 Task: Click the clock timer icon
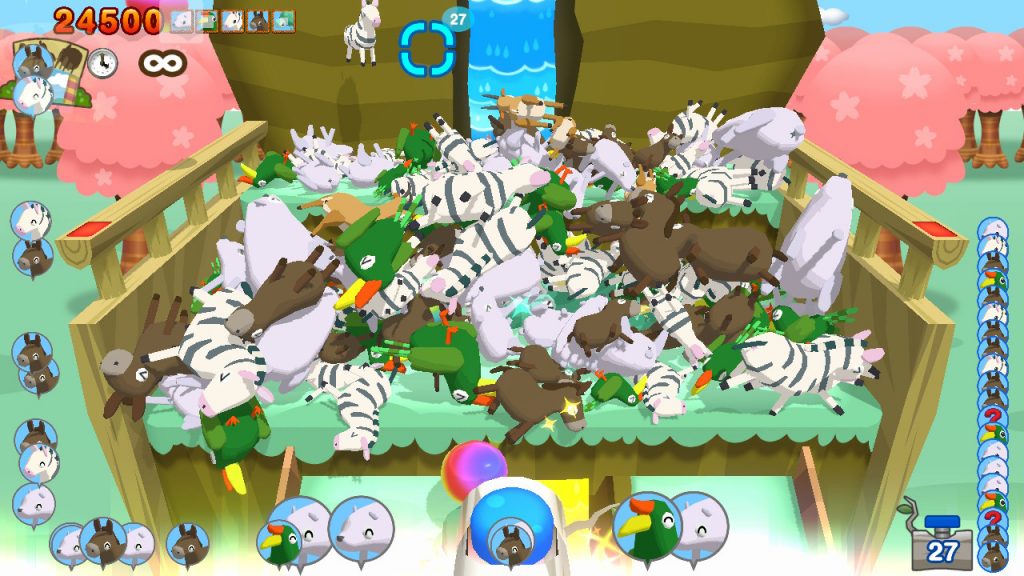click(102, 63)
